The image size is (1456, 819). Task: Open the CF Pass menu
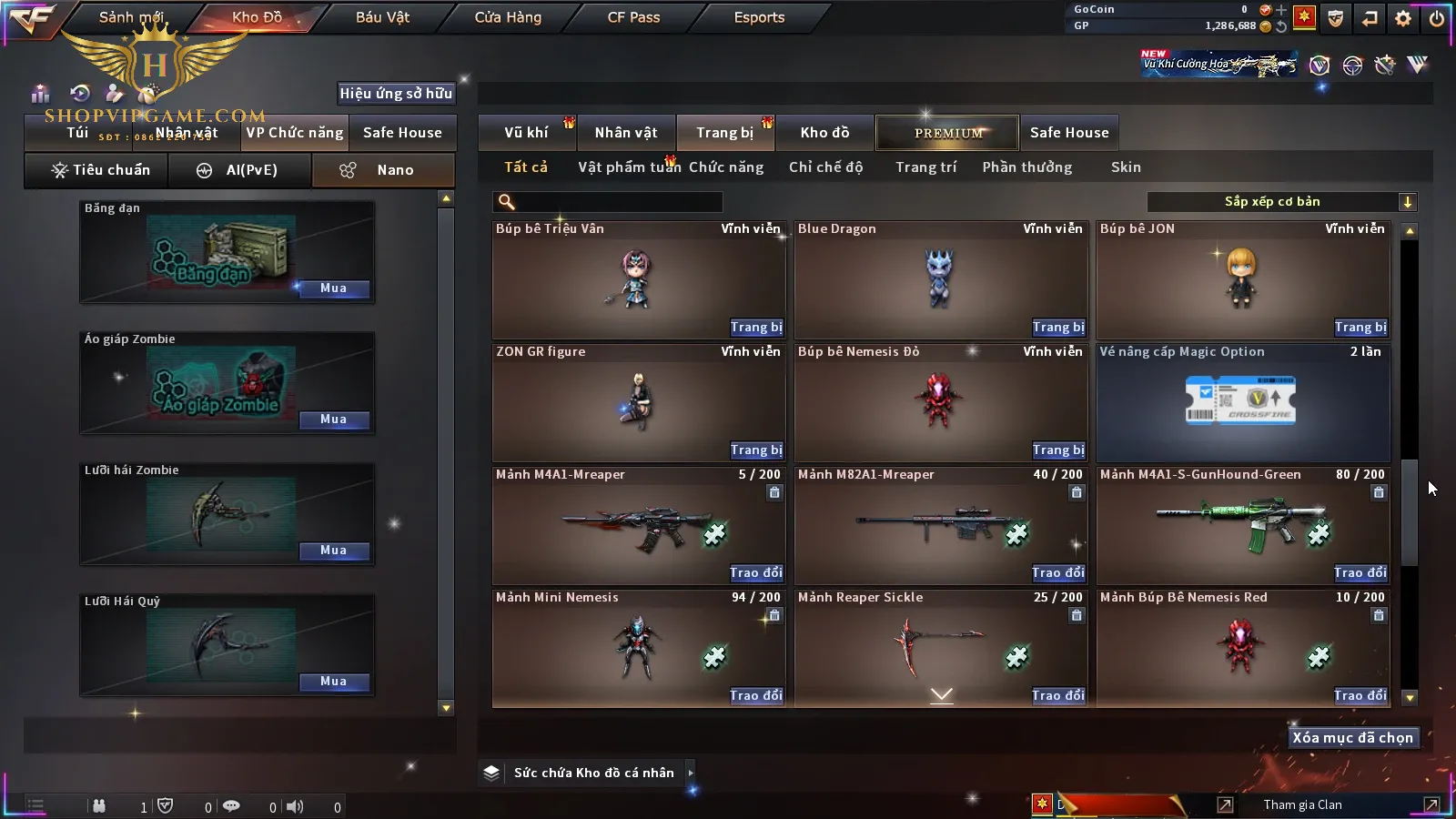click(x=633, y=17)
